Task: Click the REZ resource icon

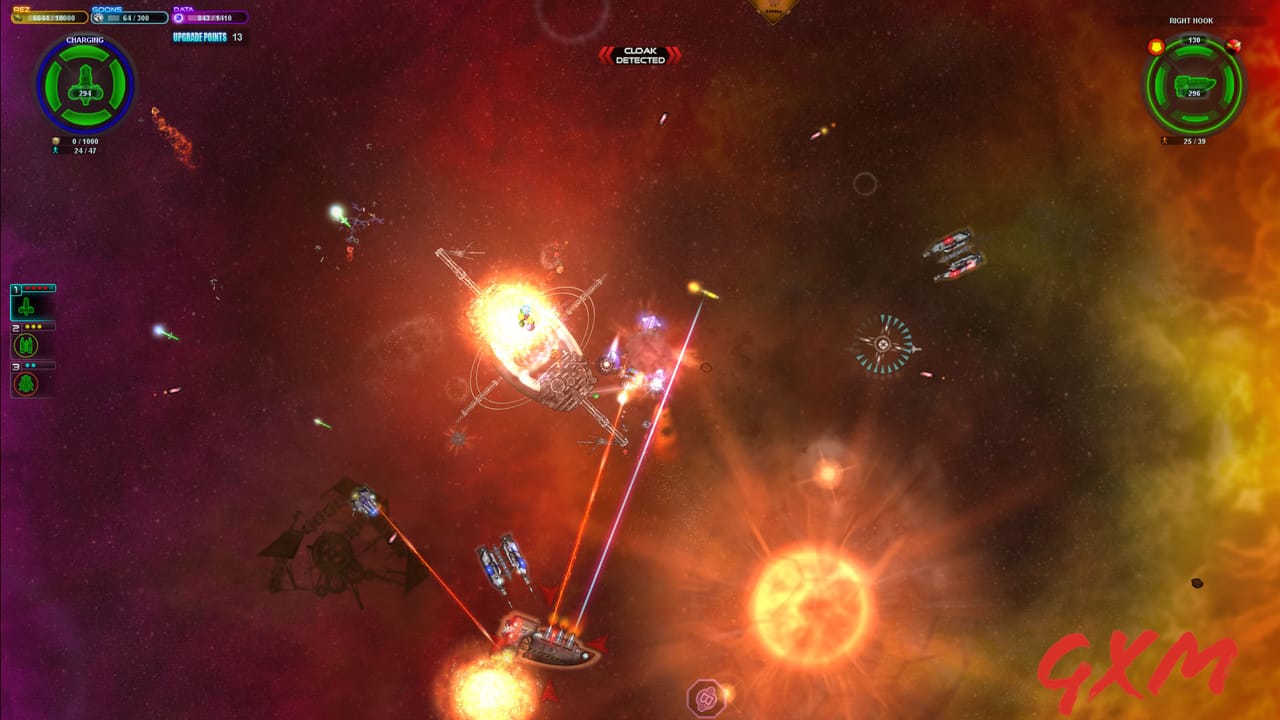Action: [x=19, y=17]
